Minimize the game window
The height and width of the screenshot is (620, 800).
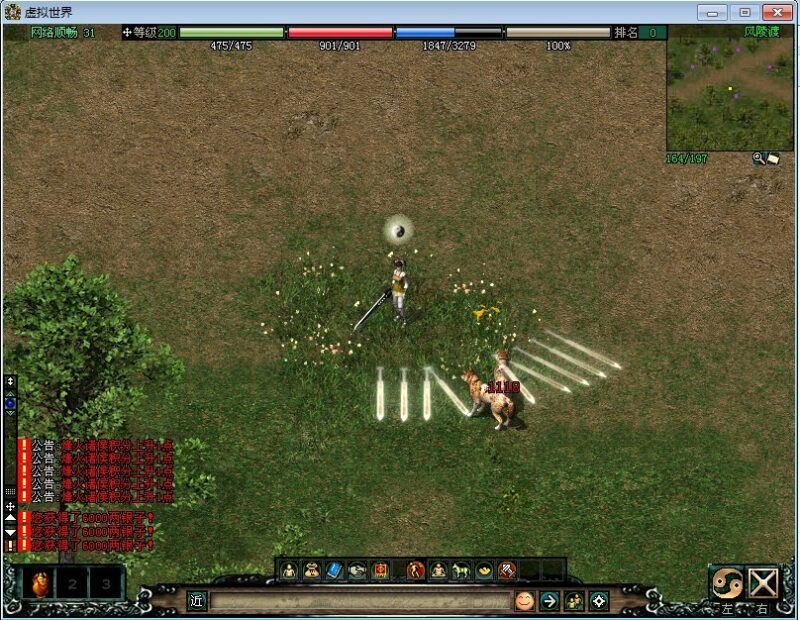pos(712,12)
